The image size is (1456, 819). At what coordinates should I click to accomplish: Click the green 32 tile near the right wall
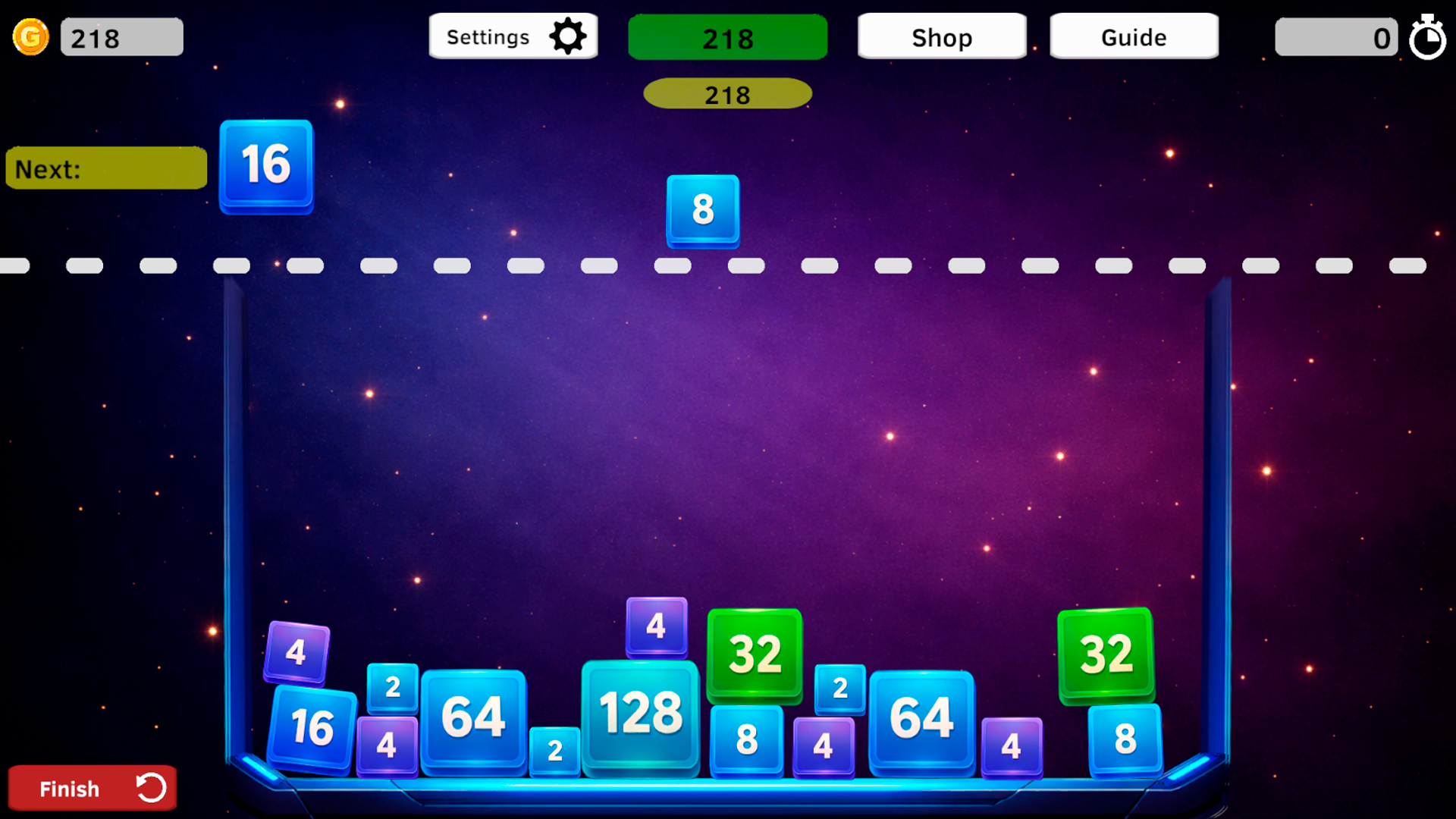tap(1104, 655)
